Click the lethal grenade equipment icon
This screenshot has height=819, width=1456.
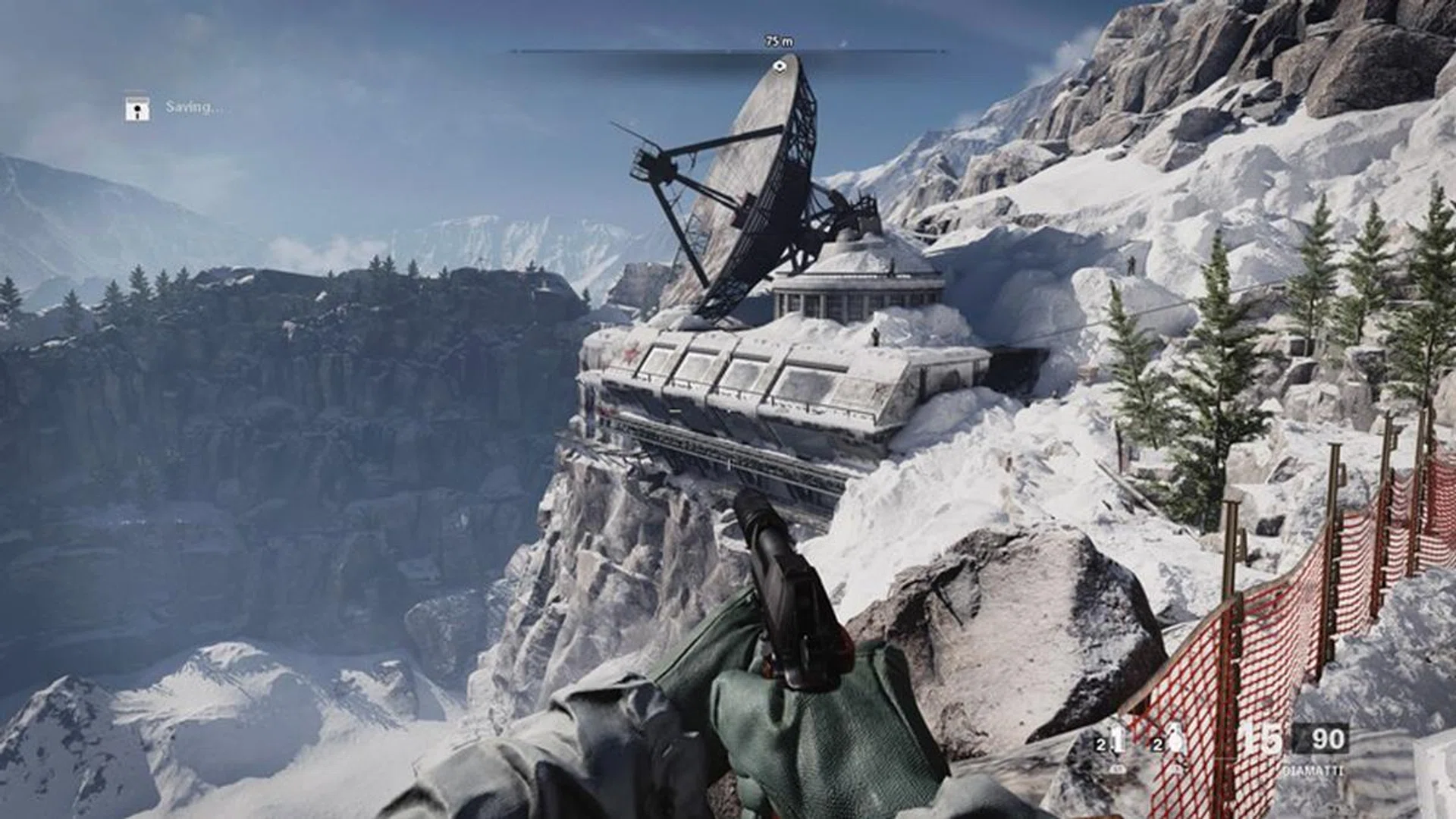(x=1117, y=738)
